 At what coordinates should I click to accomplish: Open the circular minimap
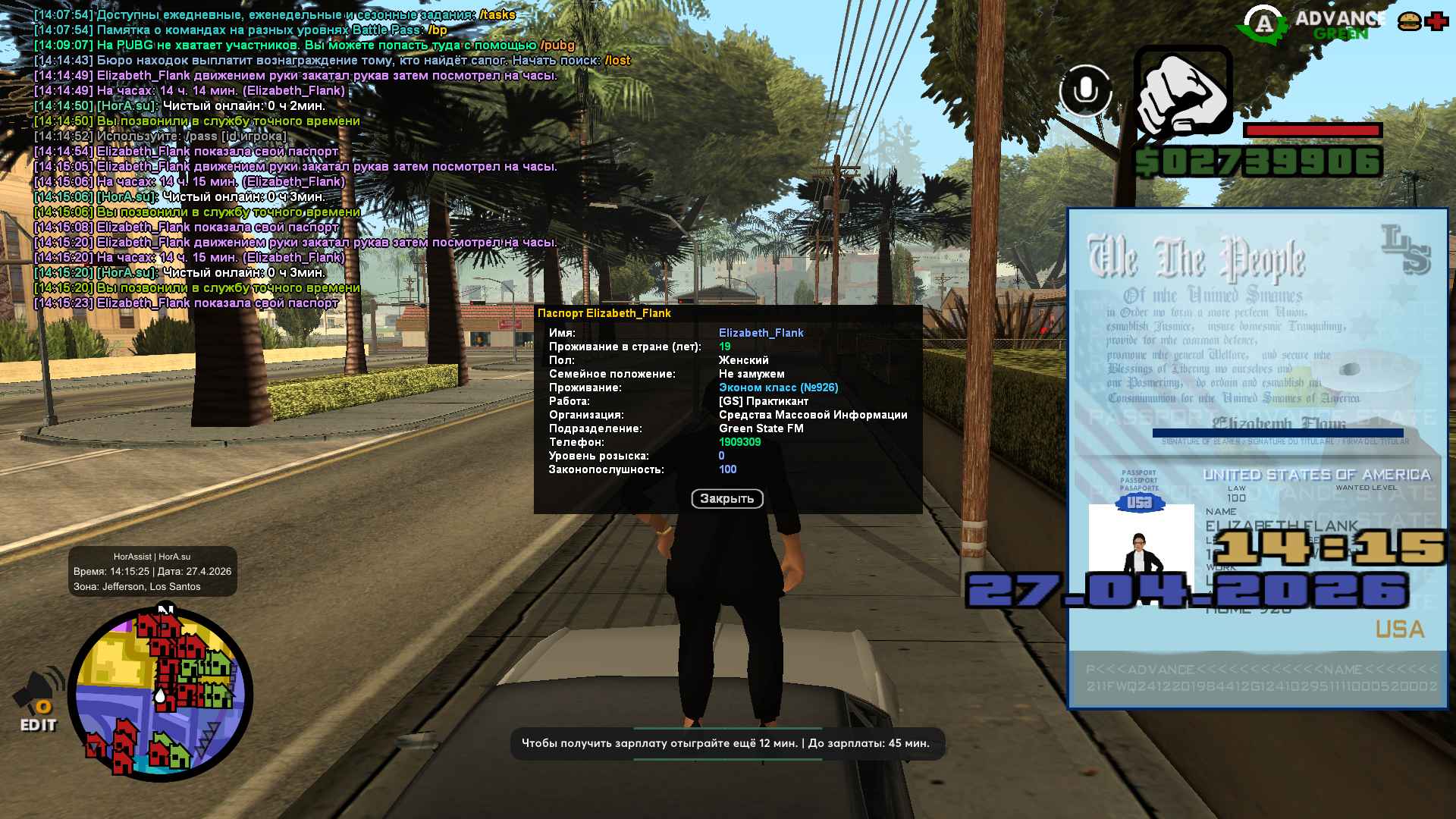click(x=160, y=693)
